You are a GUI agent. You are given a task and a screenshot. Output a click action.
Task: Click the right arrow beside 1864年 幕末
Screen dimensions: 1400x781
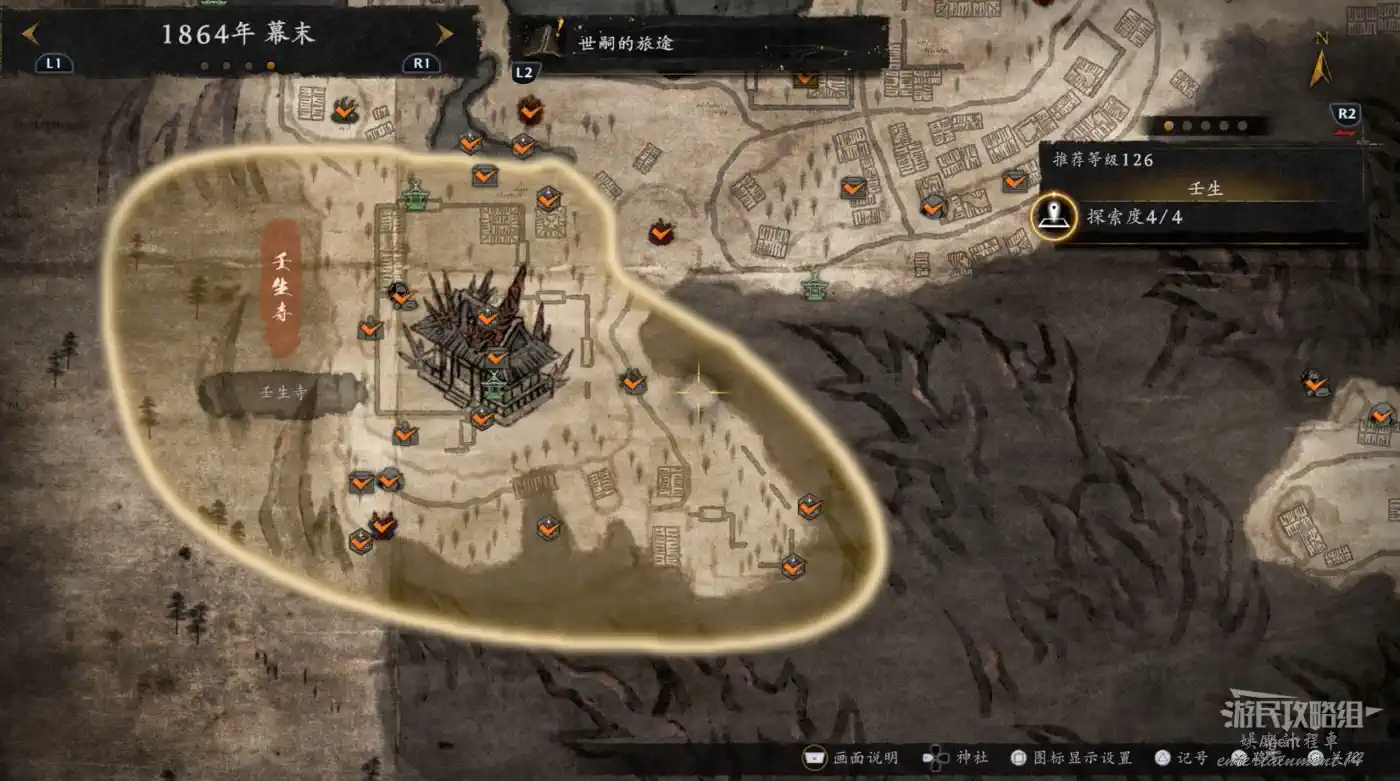pos(444,34)
